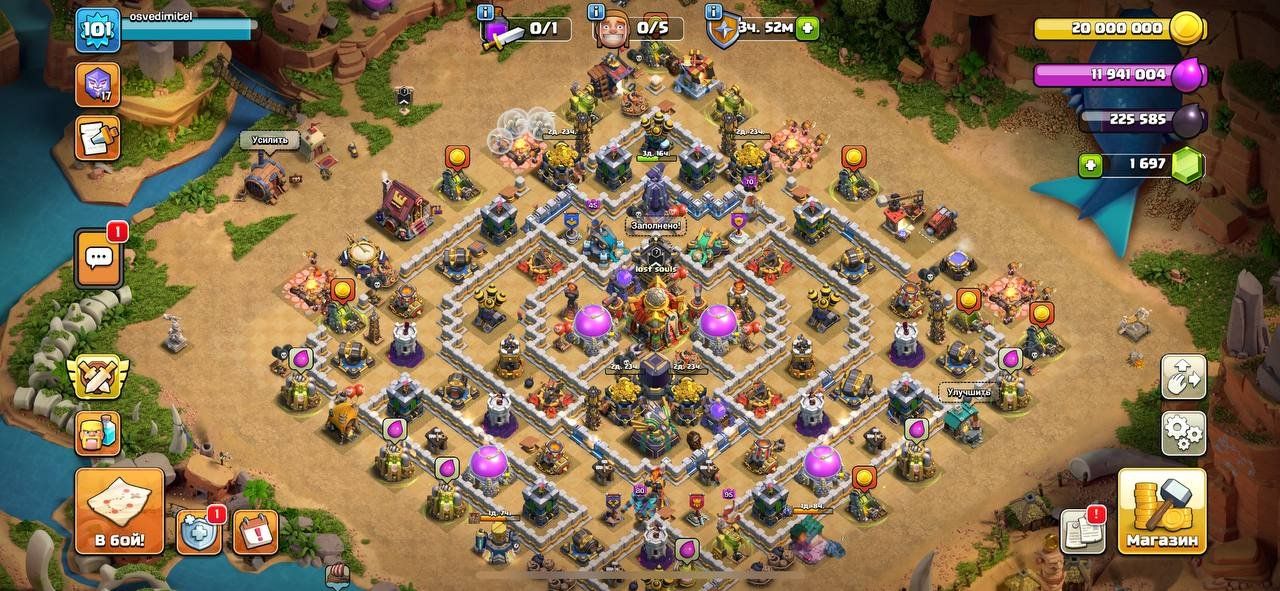Open the chat speech bubble button
The width and height of the screenshot is (1280, 591).
pyautogui.click(x=98, y=258)
